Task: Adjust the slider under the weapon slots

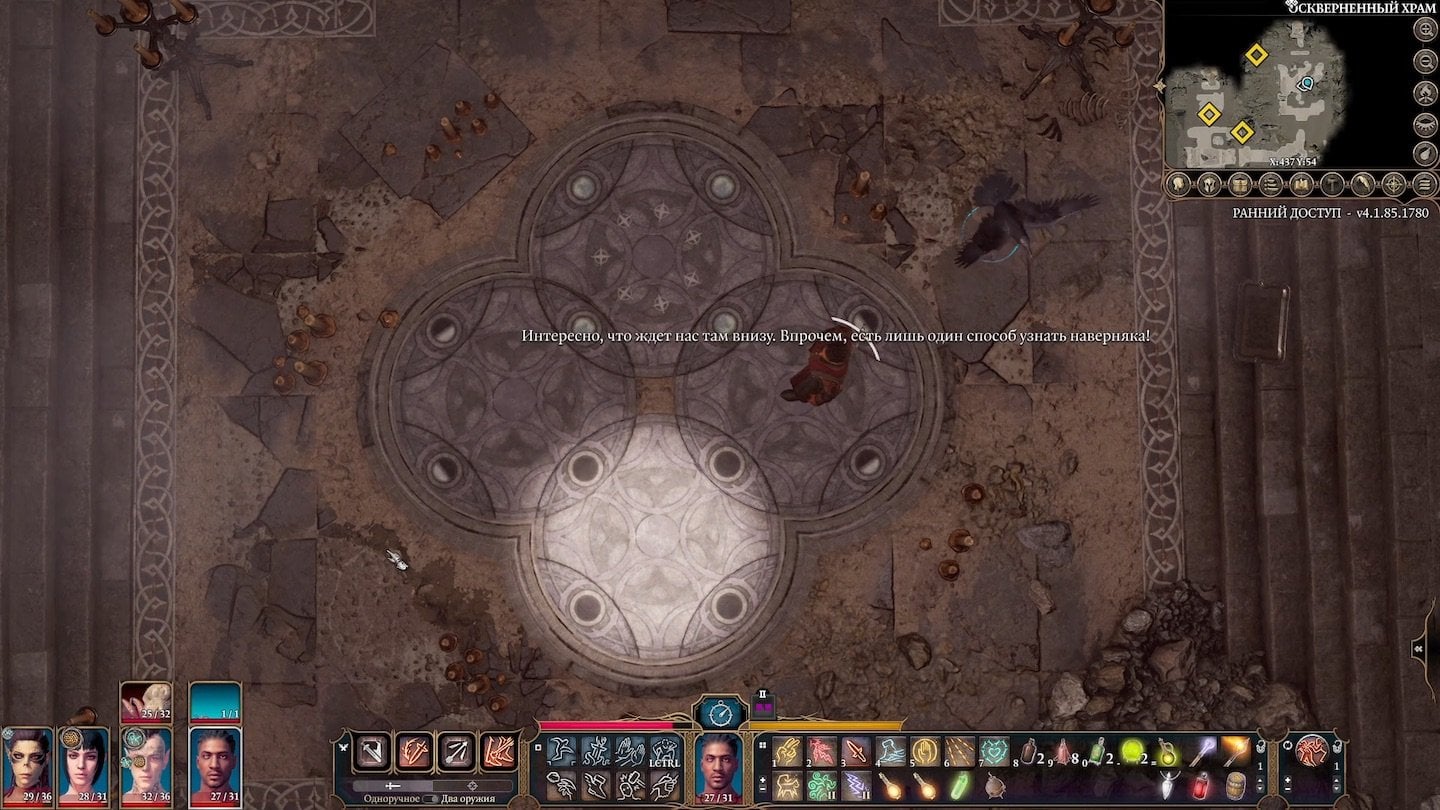Action: point(392,786)
